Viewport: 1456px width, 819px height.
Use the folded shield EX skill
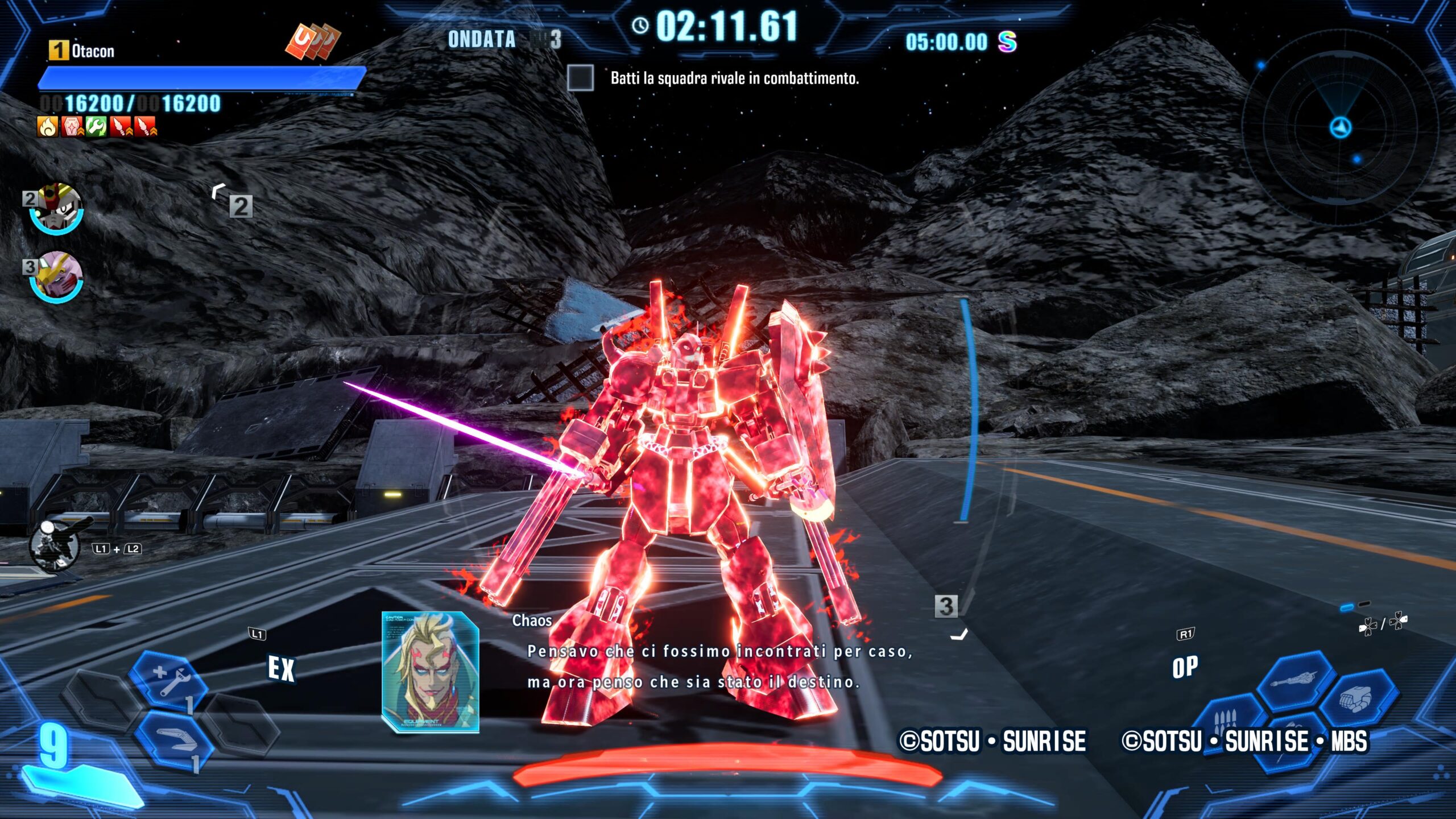coord(174,738)
